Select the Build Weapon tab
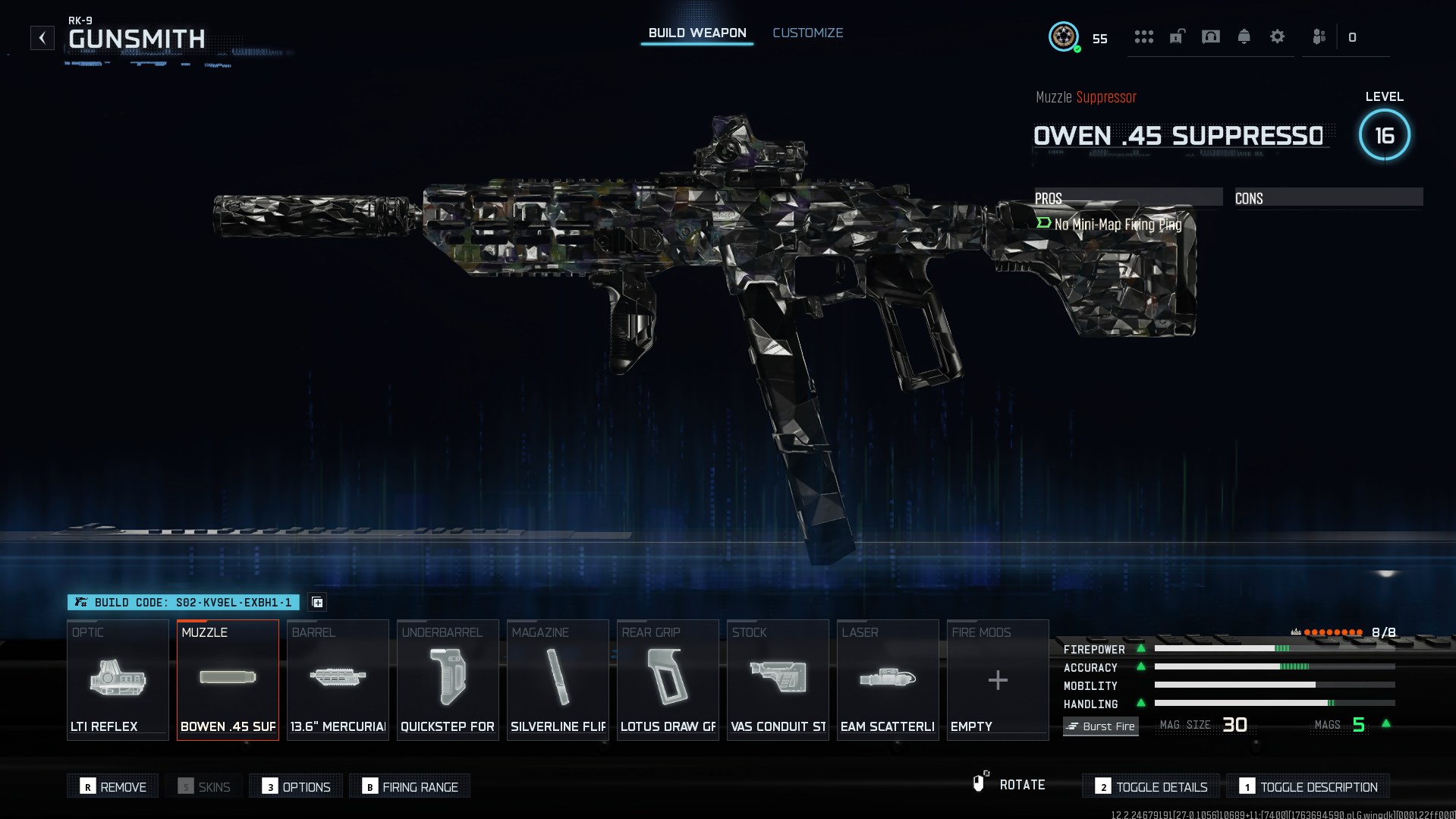The image size is (1456, 819). pos(697,33)
